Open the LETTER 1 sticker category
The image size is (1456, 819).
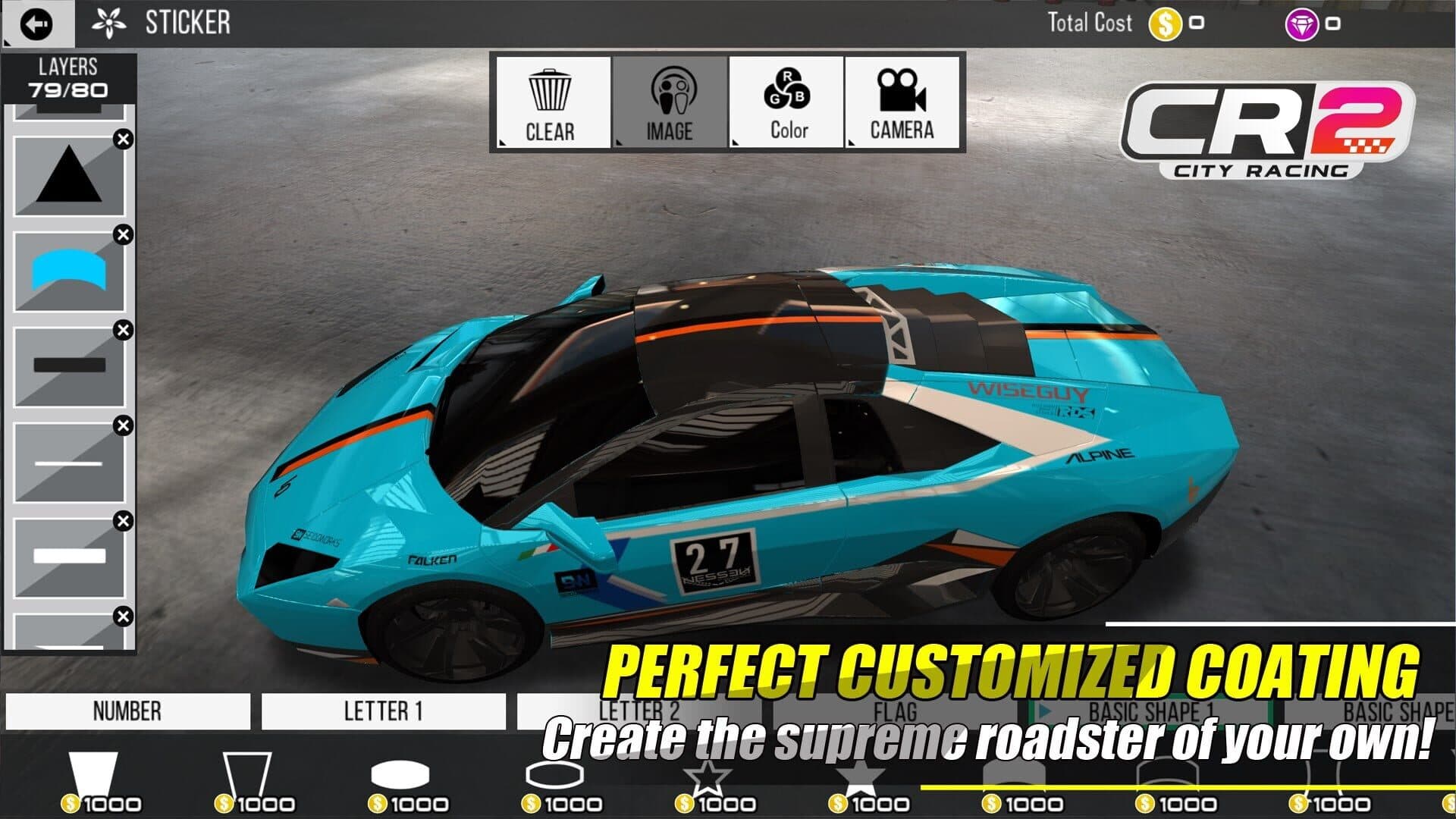[383, 711]
